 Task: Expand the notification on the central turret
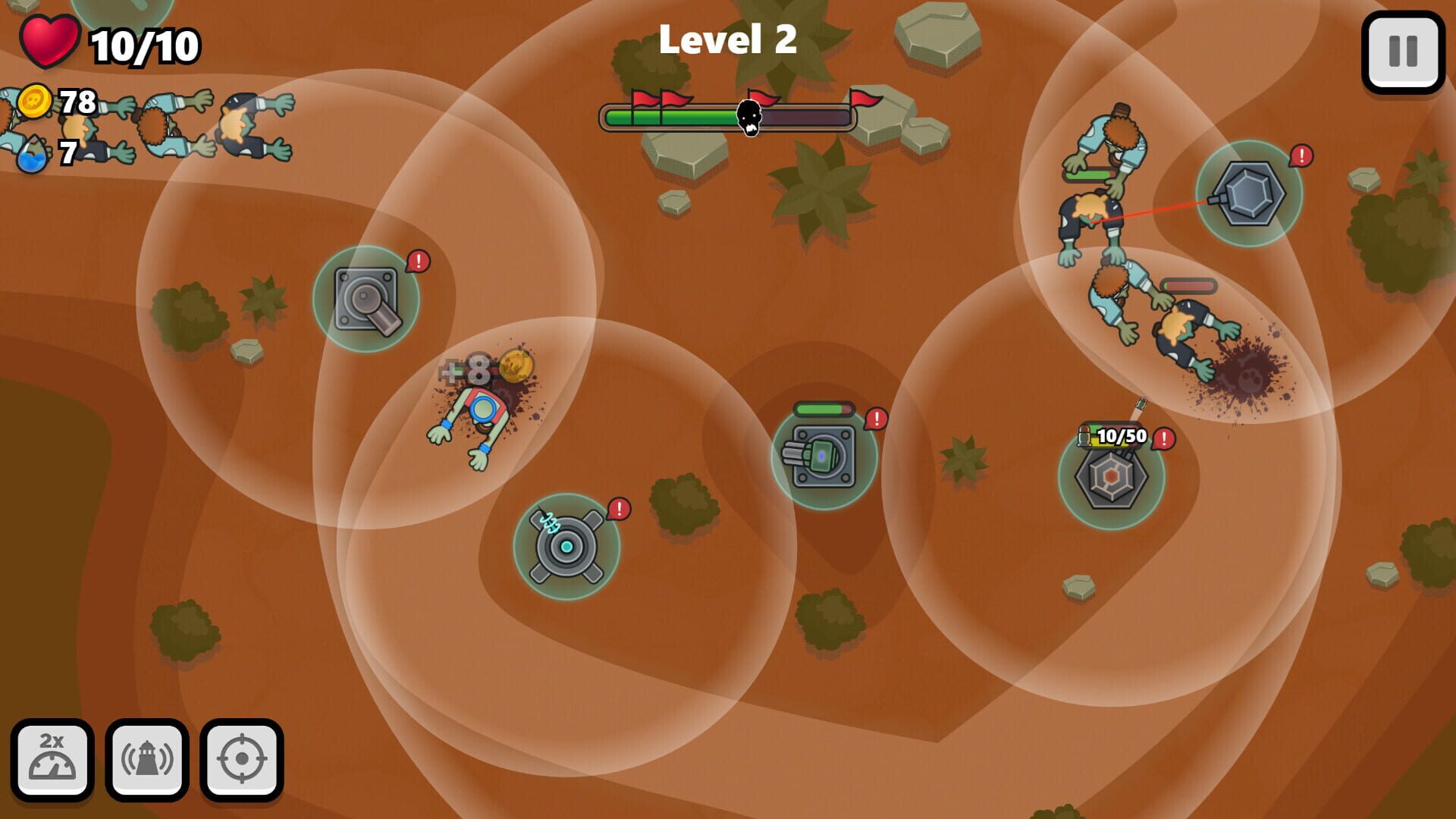pyautogui.click(x=876, y=416)
